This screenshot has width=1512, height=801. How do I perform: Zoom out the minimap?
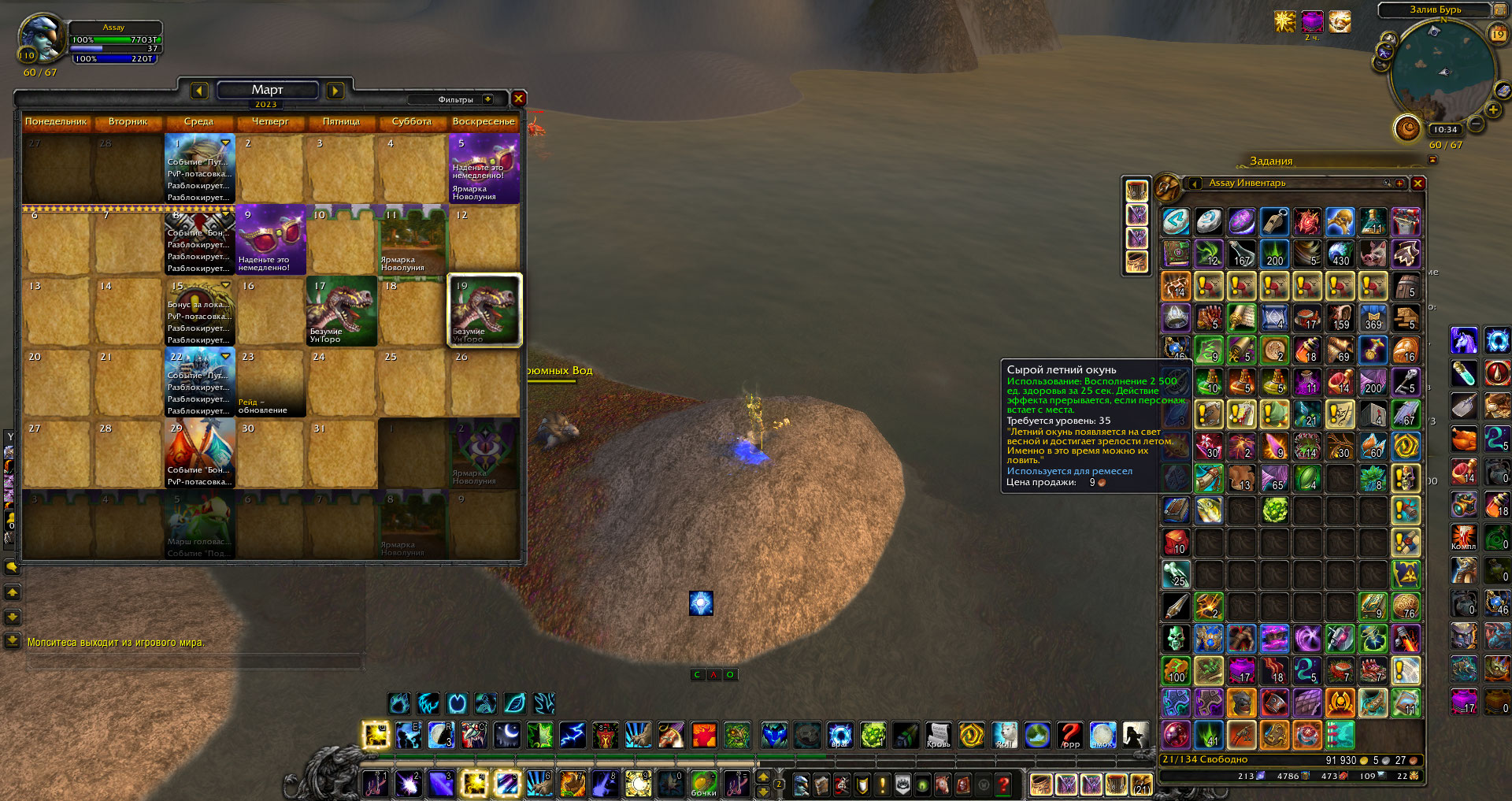click(1476, 124)
